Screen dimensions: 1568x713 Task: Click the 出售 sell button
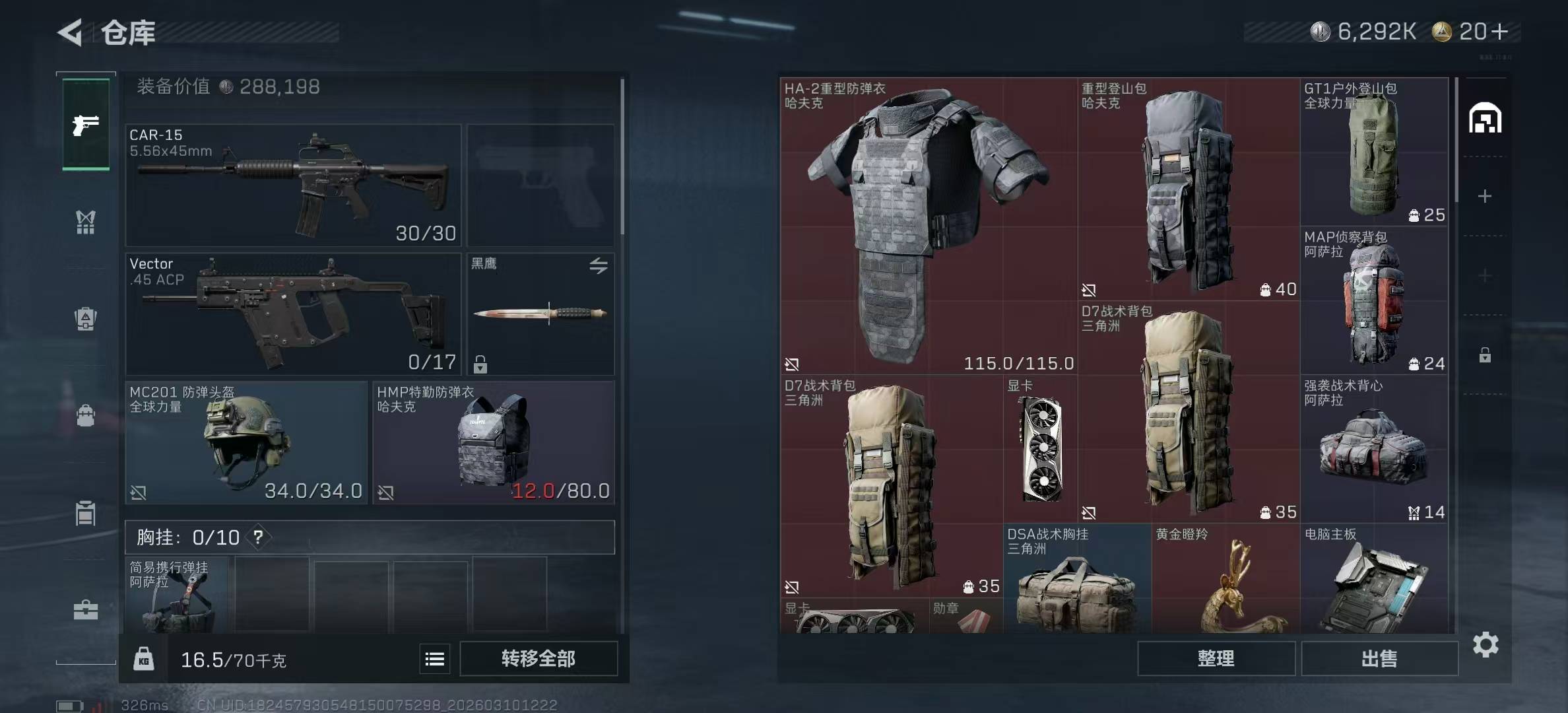pyautogui.click(x=1379, y=658)
